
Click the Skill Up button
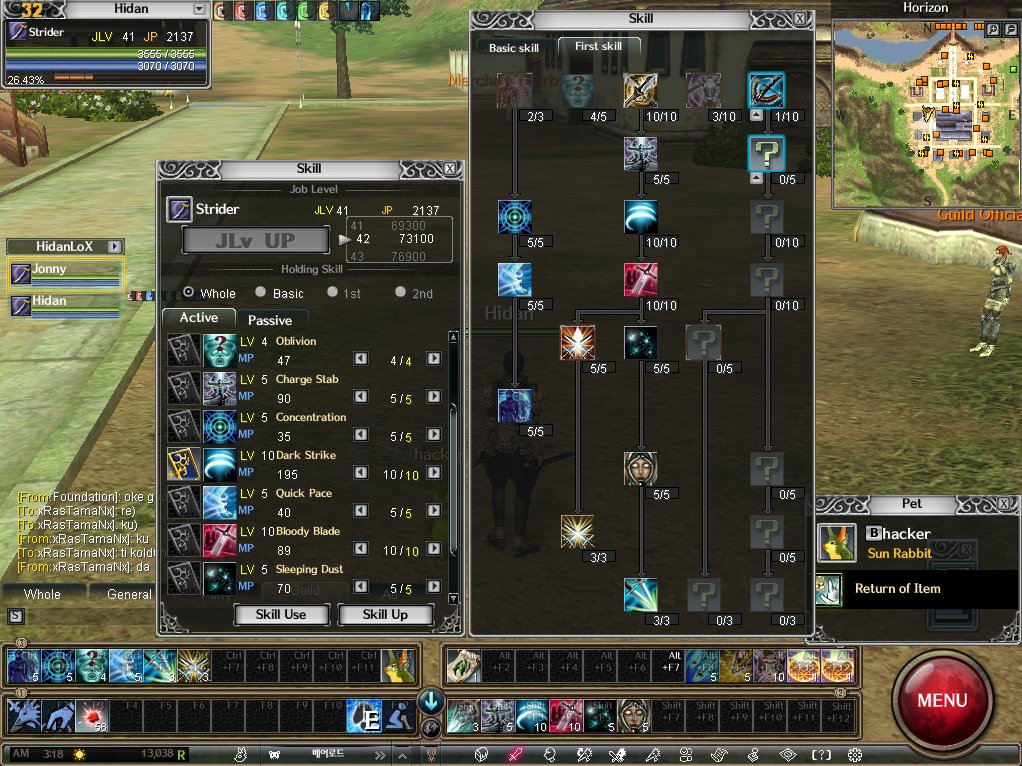385,614
